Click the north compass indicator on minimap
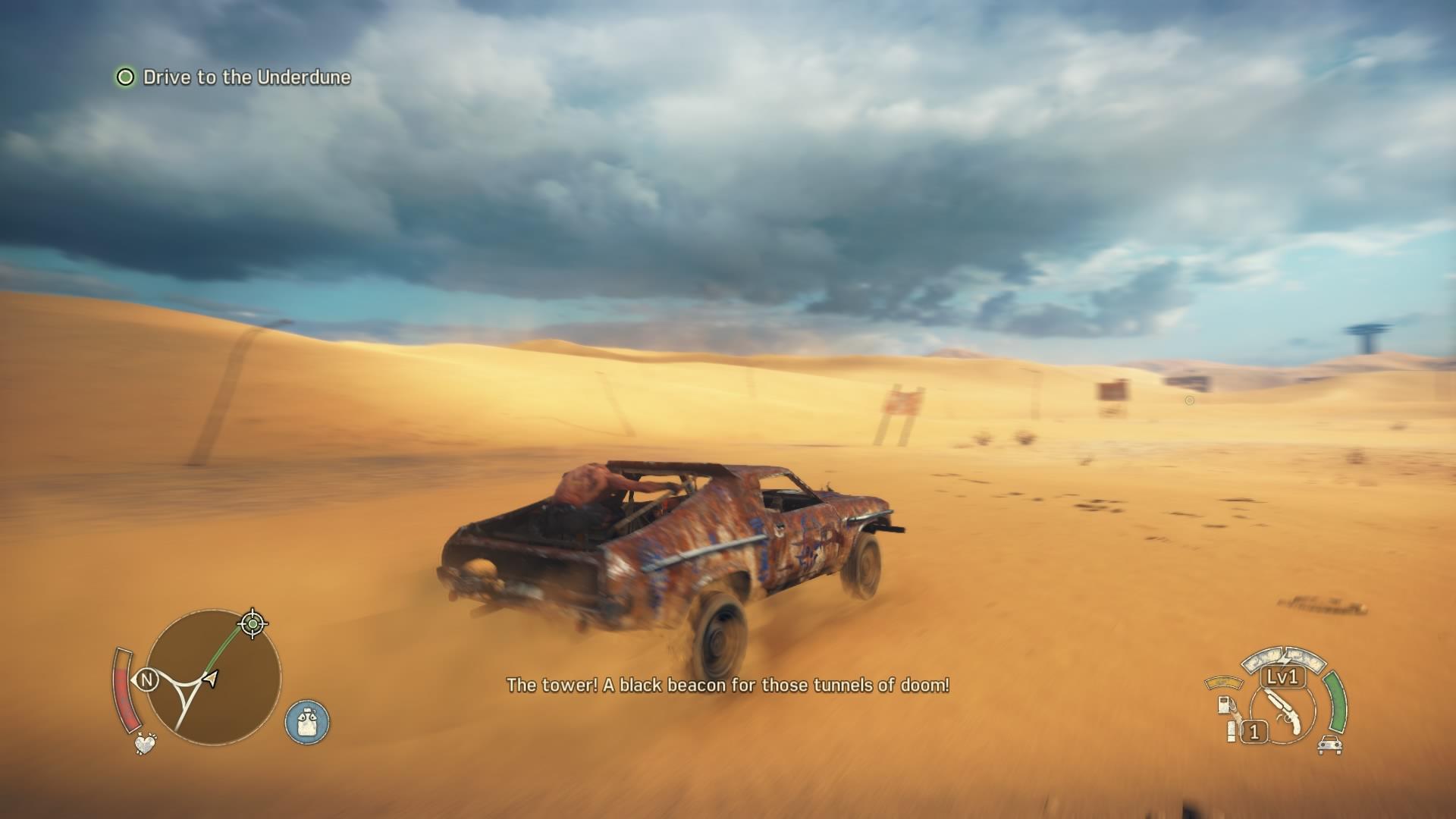The height and width of the screenshot is (819, 1456). pos(146,680)
